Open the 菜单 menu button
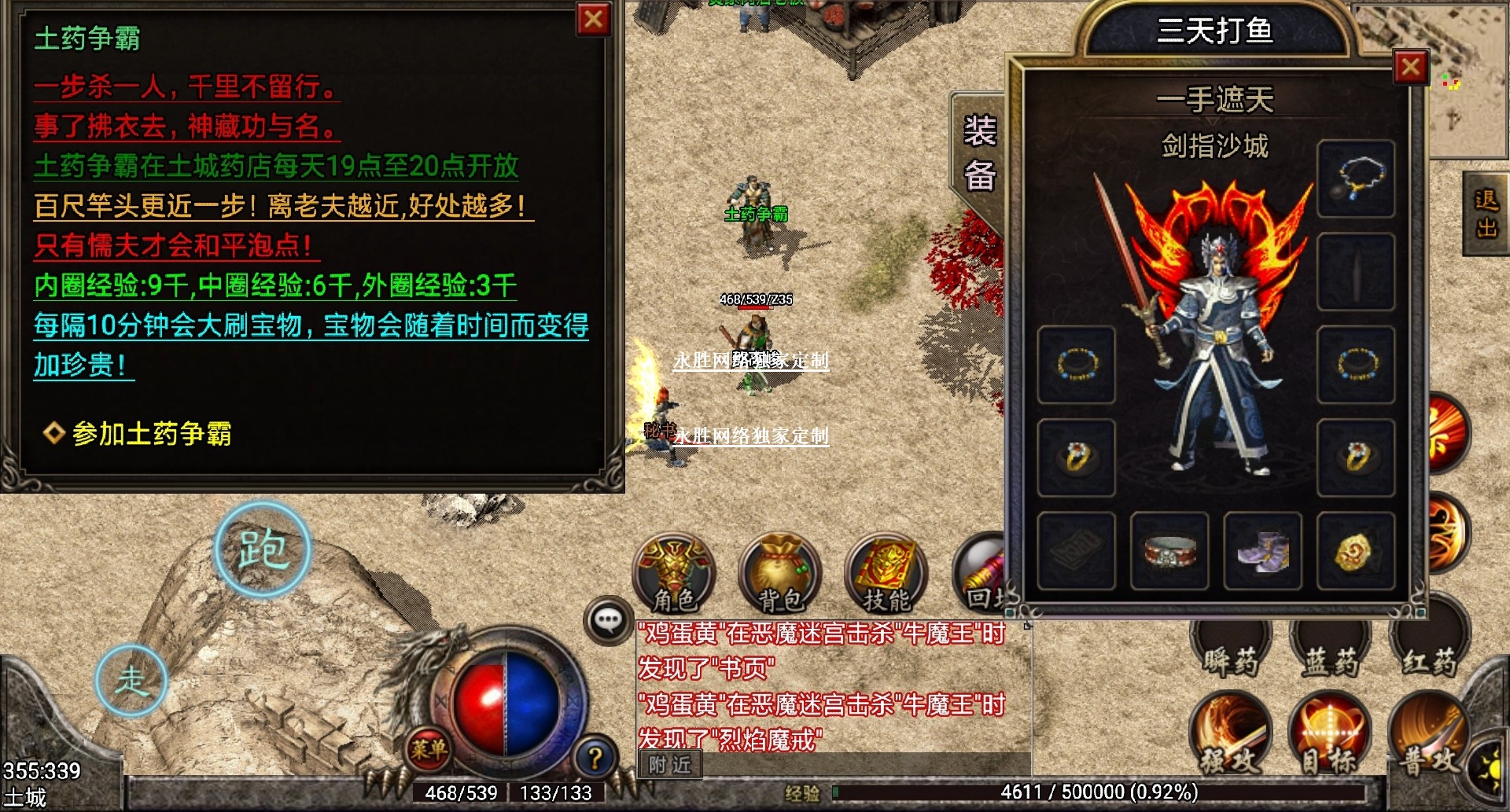Image resolution: width=1510 pixels, height=812 pixels. (x=429, y=749)
